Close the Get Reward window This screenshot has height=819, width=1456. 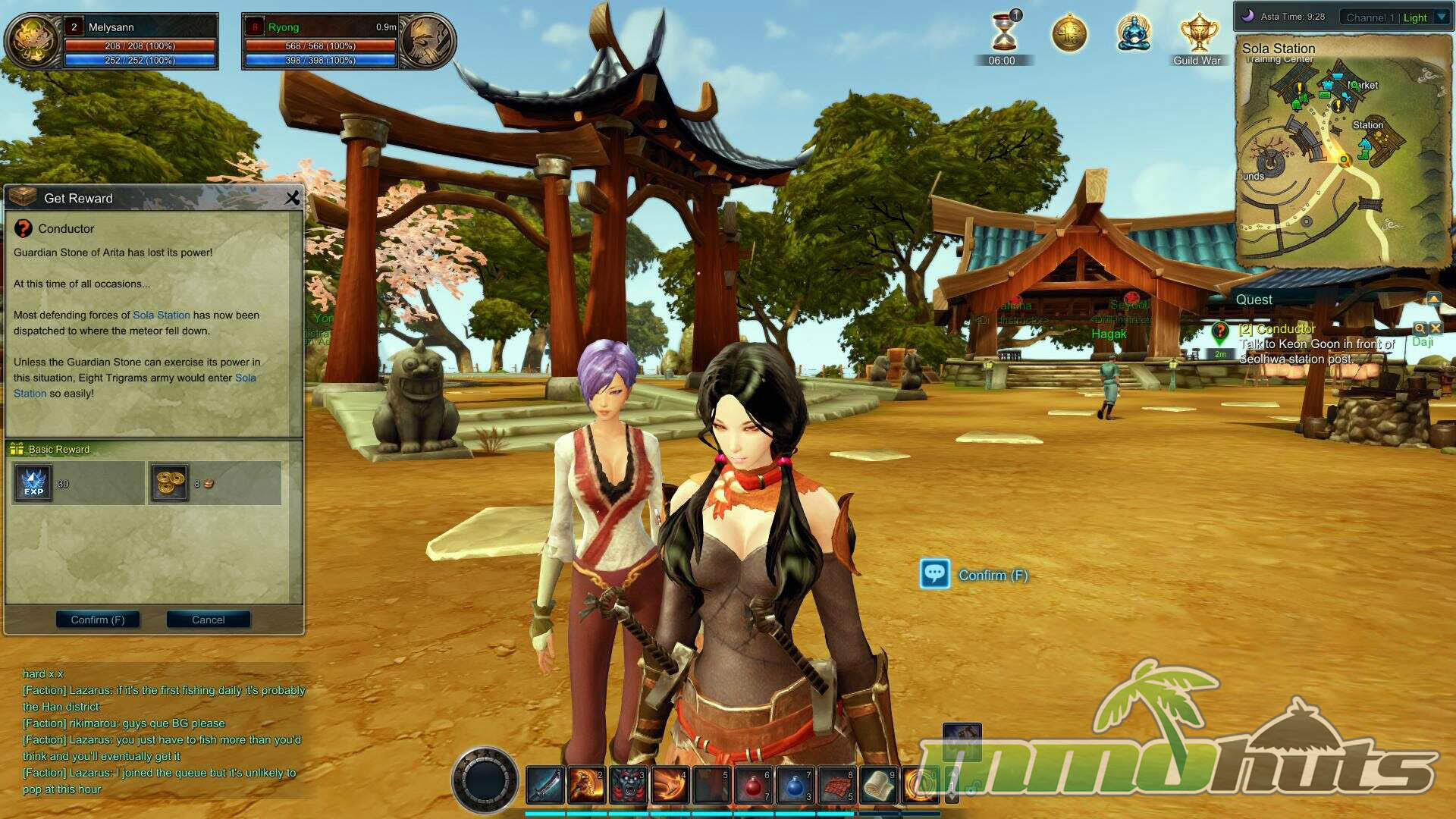coord(293,198)
